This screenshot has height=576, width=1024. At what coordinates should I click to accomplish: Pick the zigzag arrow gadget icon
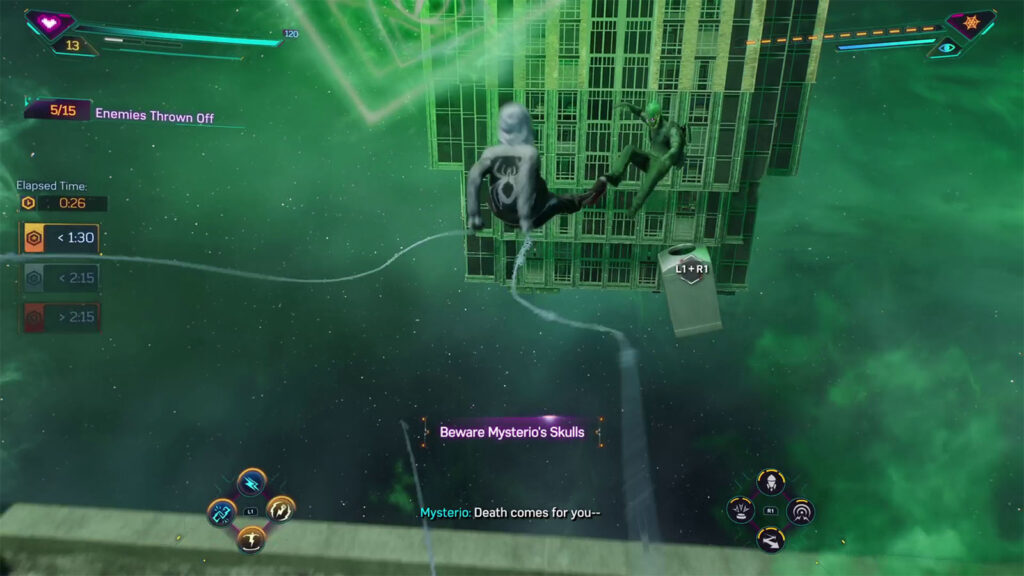tap(770, 540)
